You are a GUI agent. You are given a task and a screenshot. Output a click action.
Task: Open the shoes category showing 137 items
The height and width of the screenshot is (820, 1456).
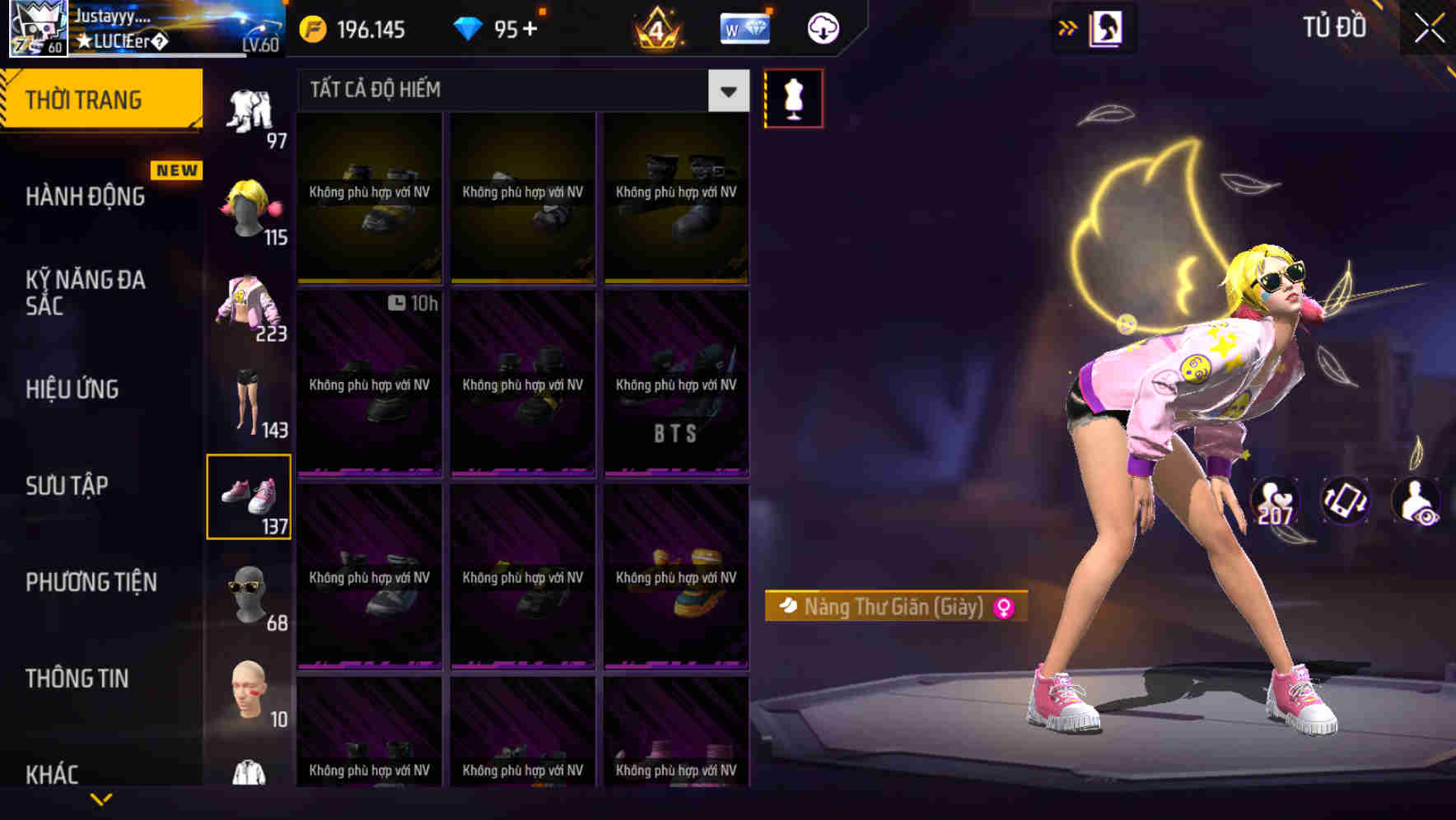(x=250, y=494)
